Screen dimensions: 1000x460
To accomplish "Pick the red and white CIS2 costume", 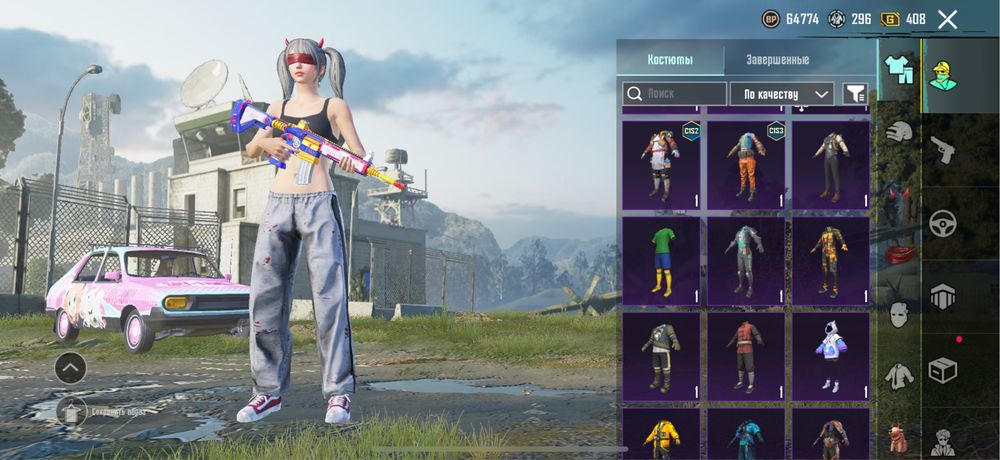I will point(661,165).
